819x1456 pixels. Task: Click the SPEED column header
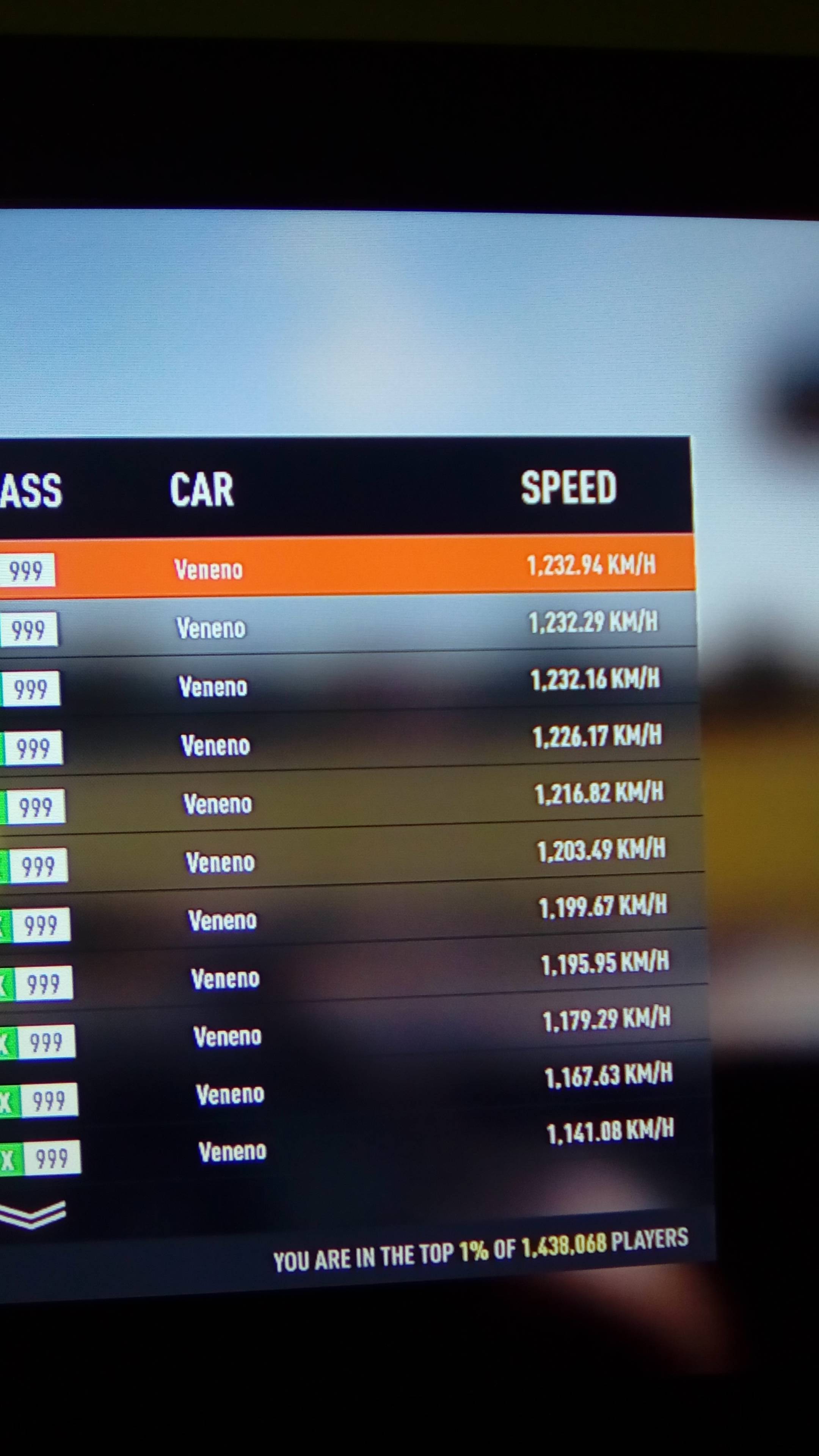click(568, 487)
